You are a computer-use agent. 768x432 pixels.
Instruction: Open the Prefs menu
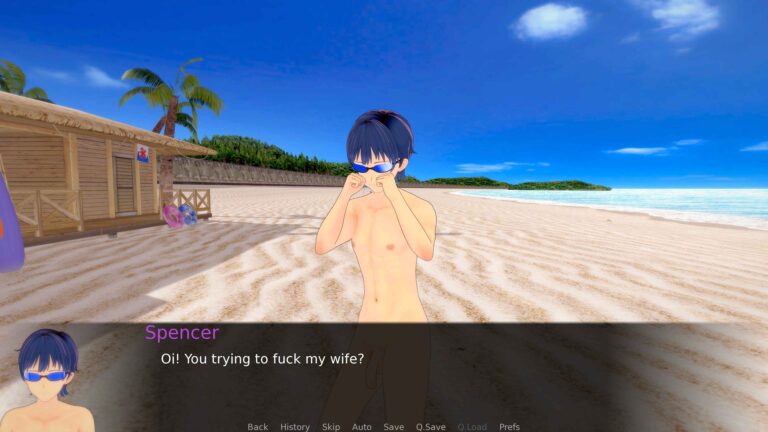(509, 427)
